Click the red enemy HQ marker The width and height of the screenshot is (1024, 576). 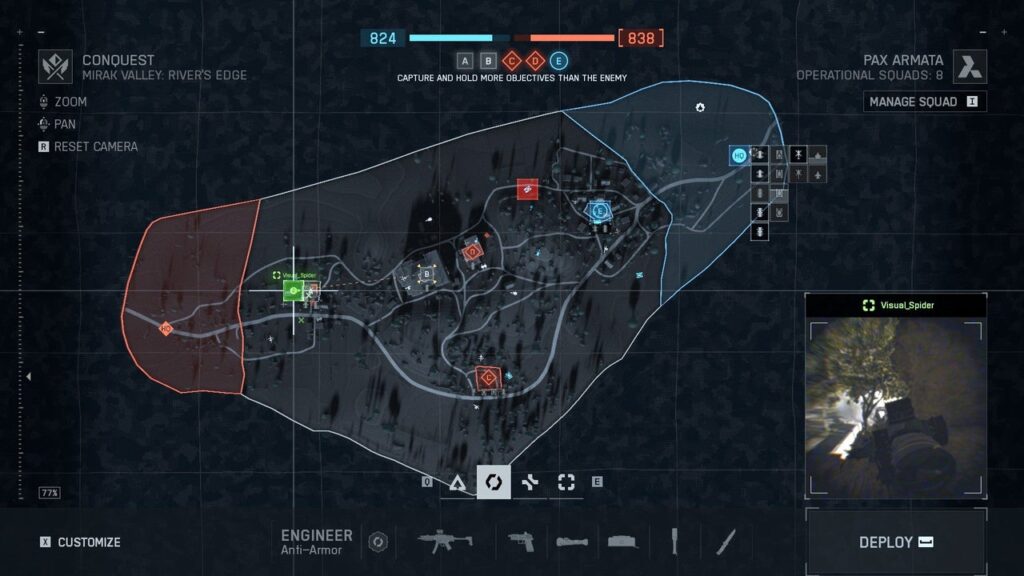click(166, 328)
